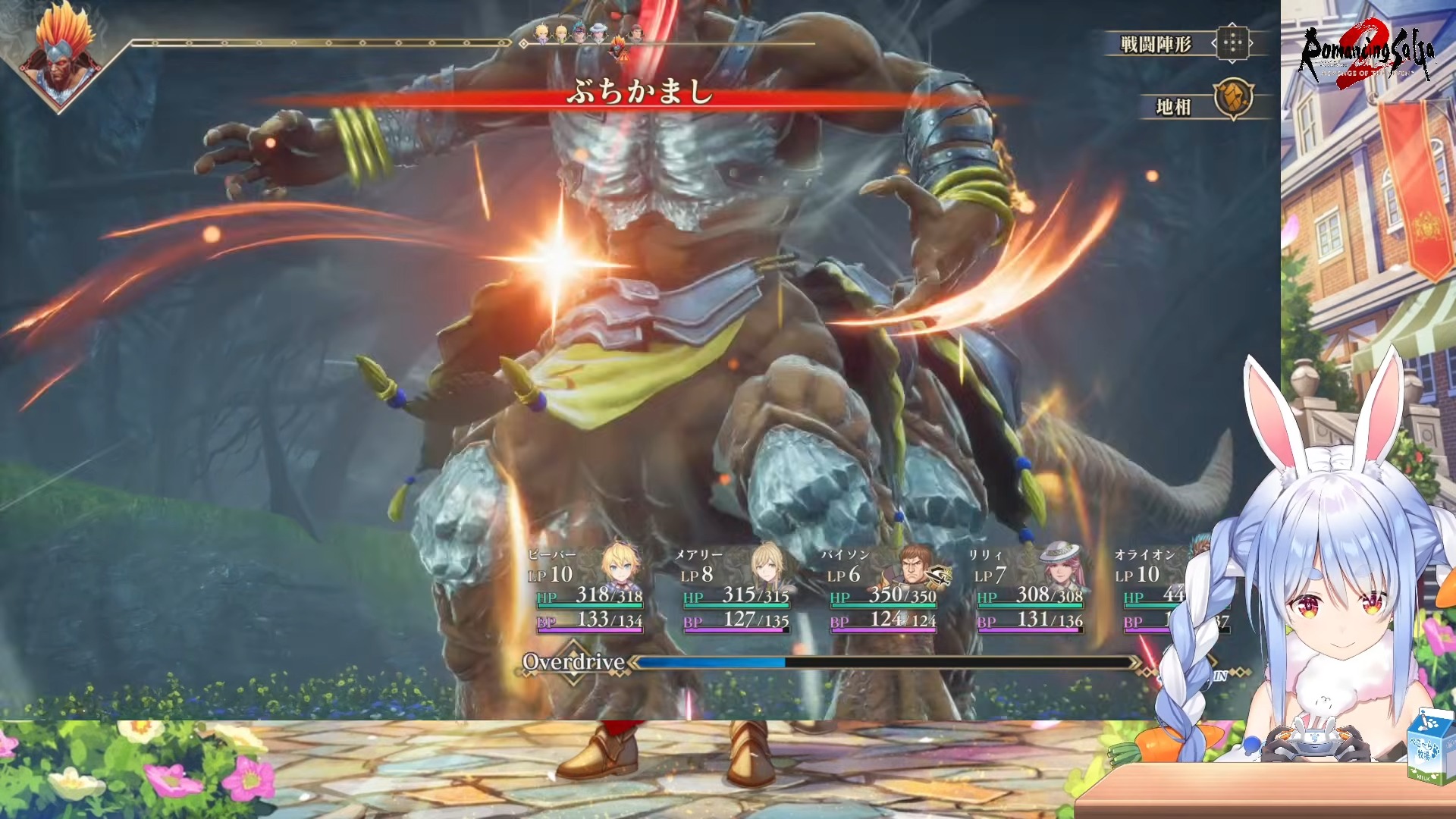Viewport: 1456px width, 819px height.
Task: Select ビーバー's party status panel
Action: (x=588, y=590)
